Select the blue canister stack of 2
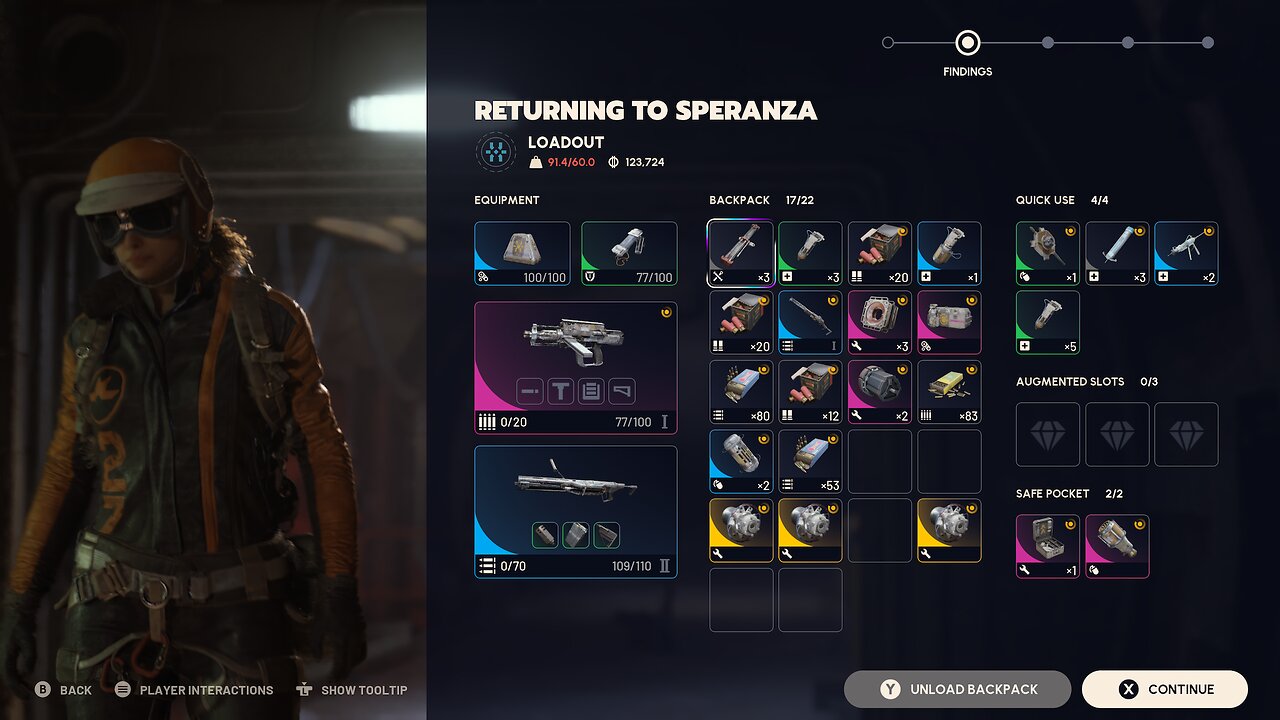This screenshot has height=720, width=1280. 741,461
